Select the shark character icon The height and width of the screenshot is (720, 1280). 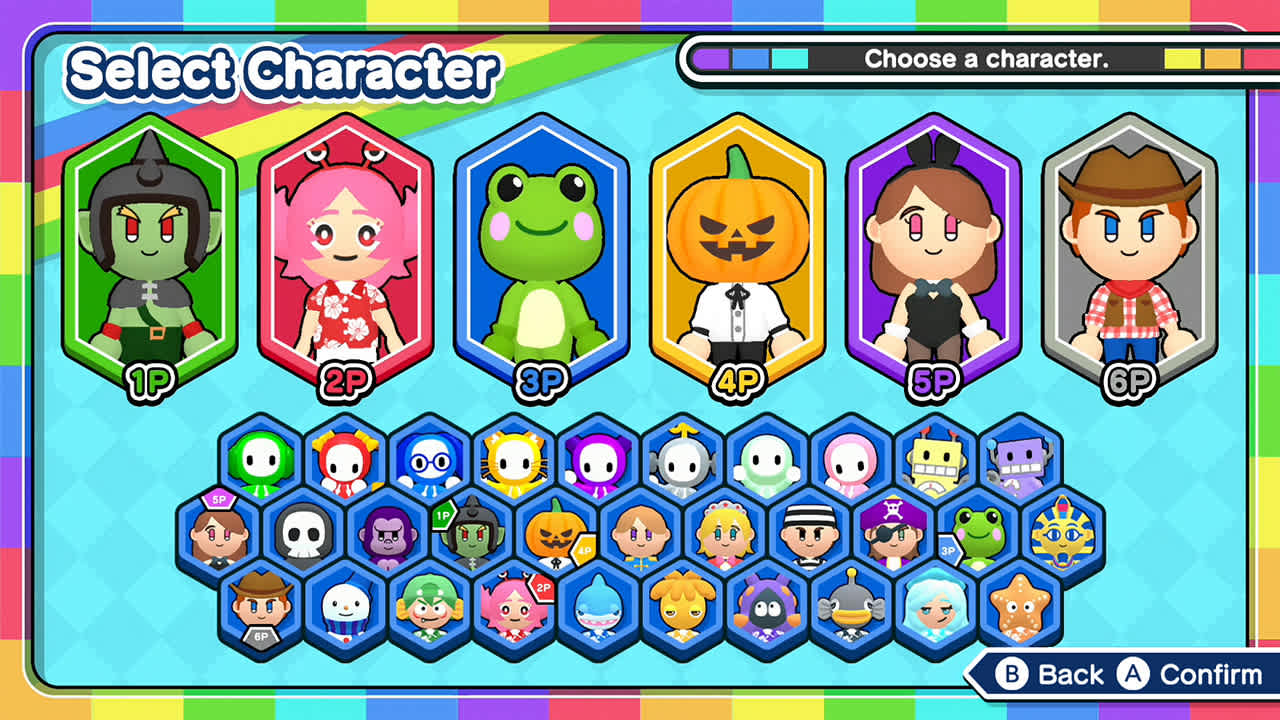597,608
